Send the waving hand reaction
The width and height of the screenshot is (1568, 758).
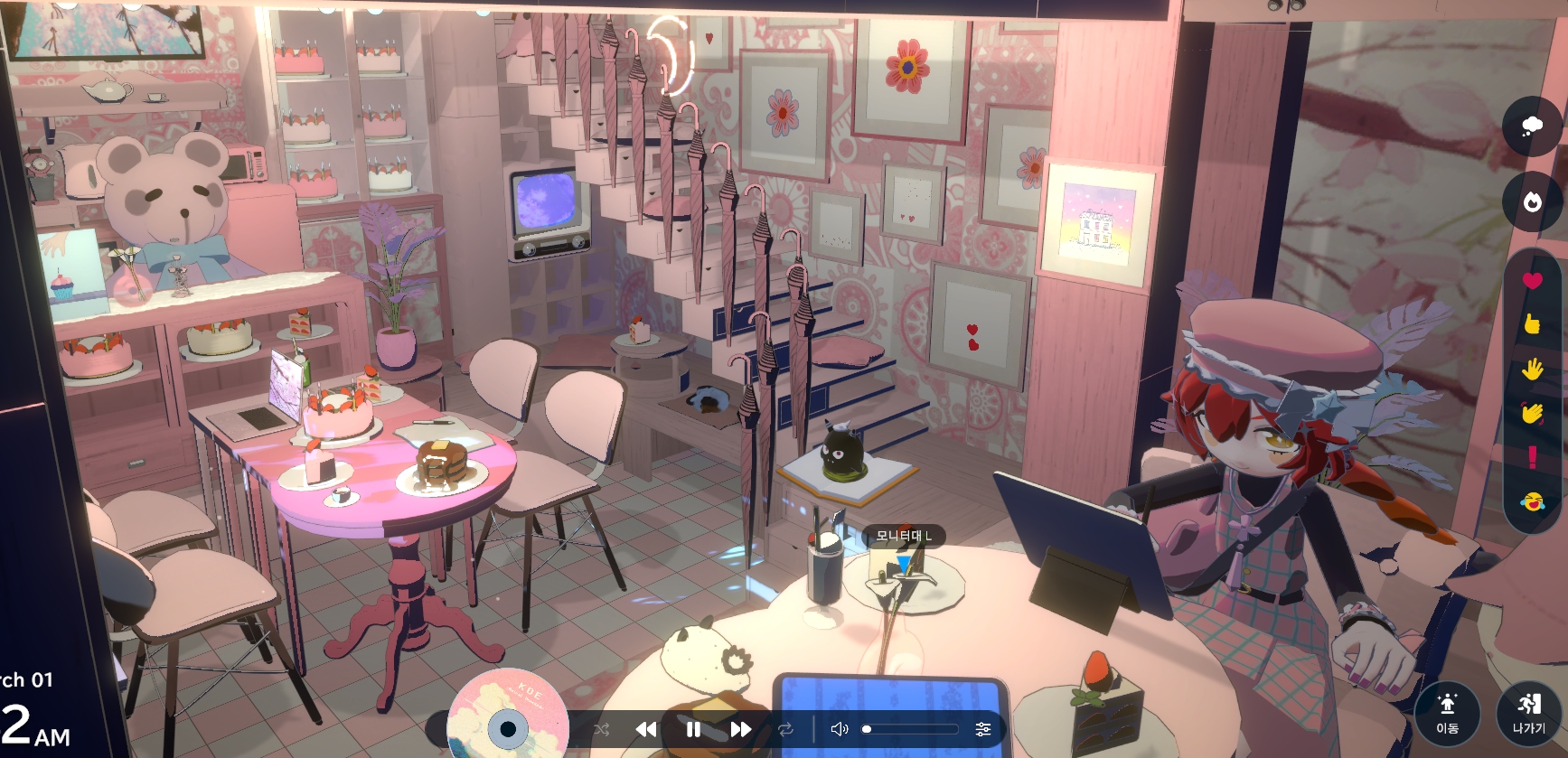click(x=1532, y=412)
